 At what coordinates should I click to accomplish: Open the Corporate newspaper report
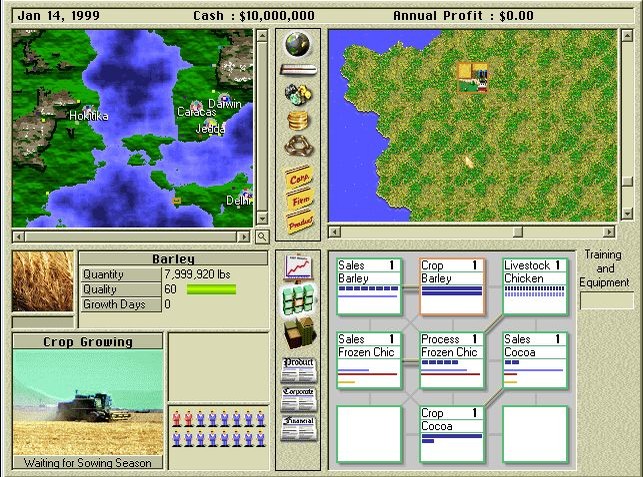298,398
